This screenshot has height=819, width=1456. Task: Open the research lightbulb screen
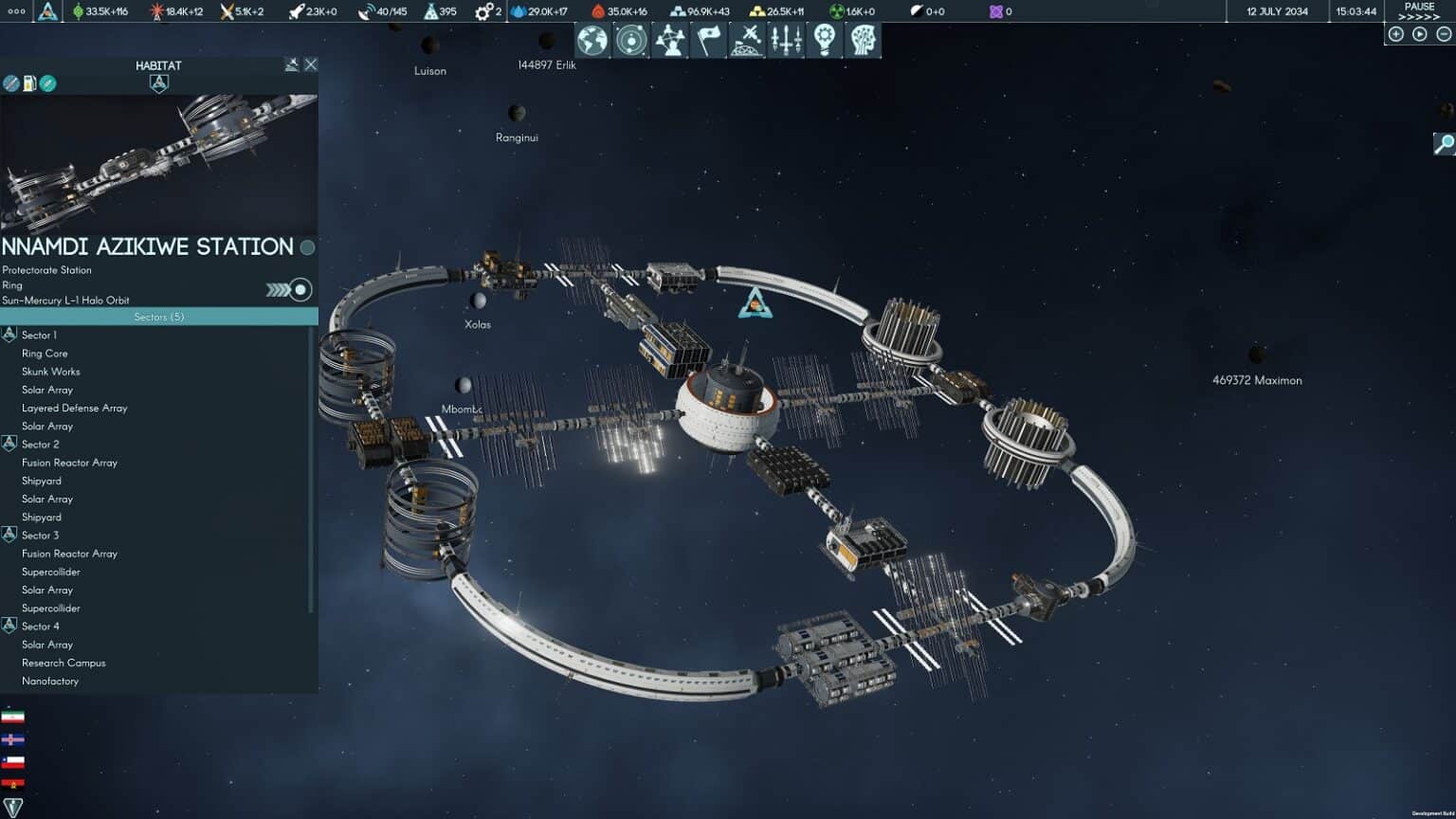[x=825, y=41]
